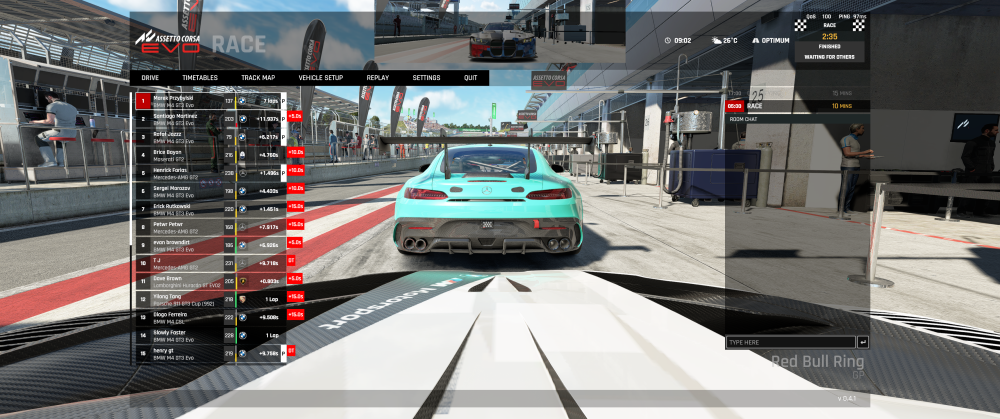
Task: Select Sergei Morozov's standings row
Action: (210, 190)
